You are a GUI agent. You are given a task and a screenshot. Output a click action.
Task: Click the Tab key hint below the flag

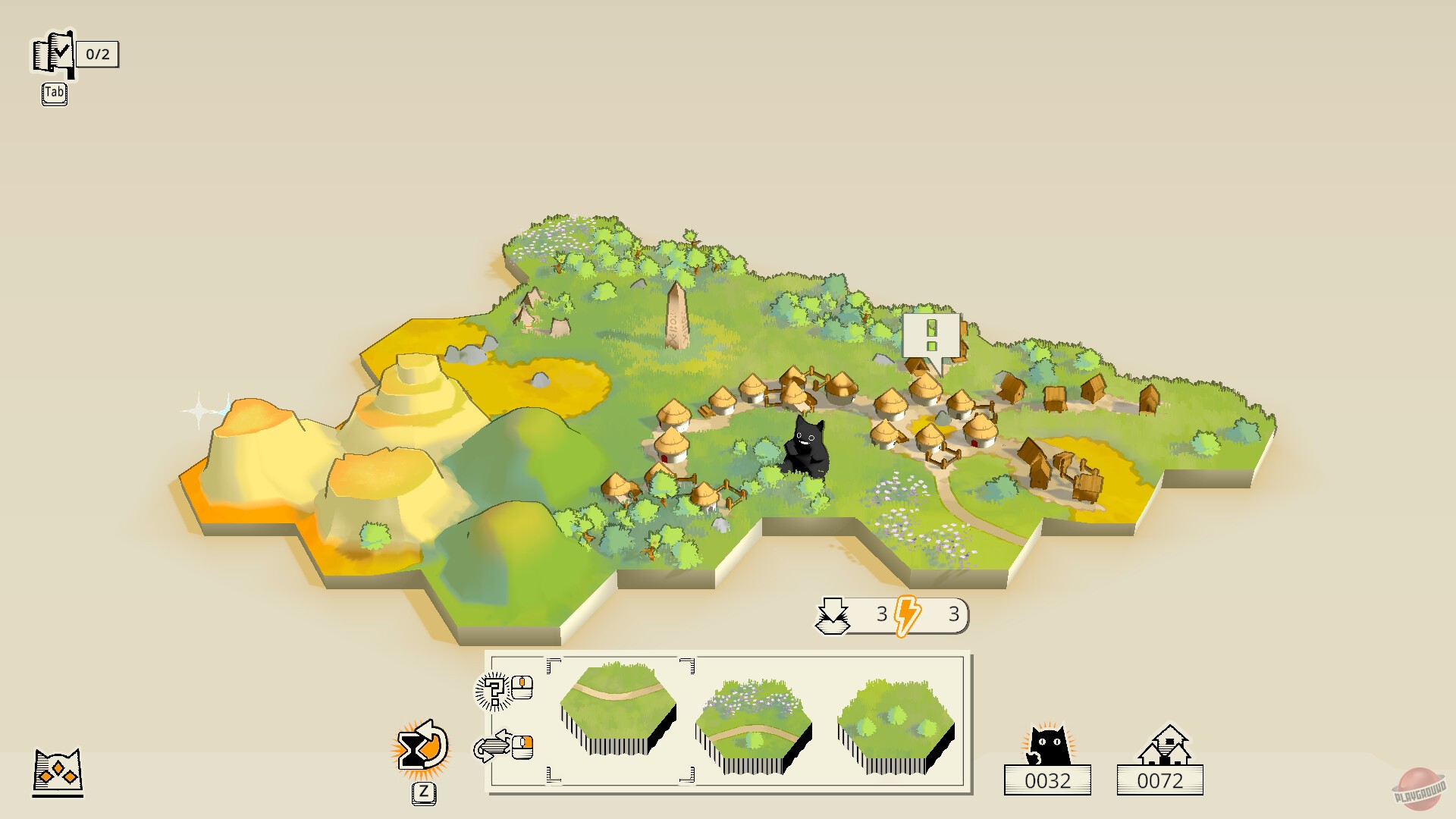(53, 94)
